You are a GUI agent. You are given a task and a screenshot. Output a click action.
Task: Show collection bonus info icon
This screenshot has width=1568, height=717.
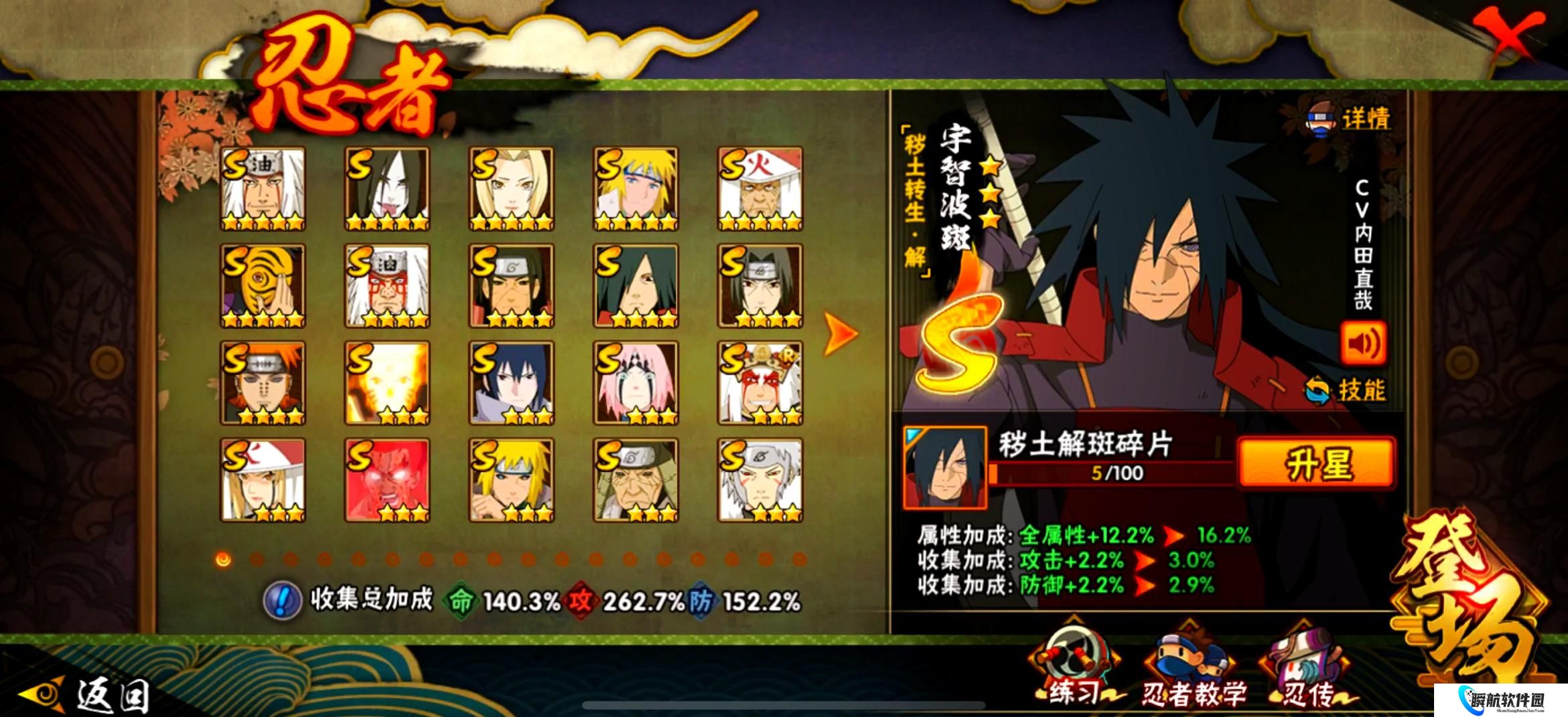pyautogui.click(x=282, y=600)
